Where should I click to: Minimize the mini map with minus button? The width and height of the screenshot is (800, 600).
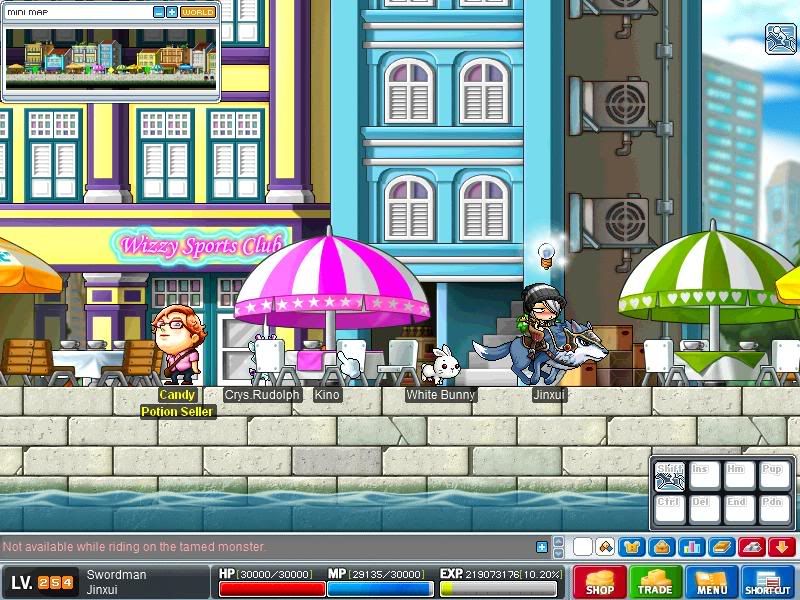pos(159,12)
